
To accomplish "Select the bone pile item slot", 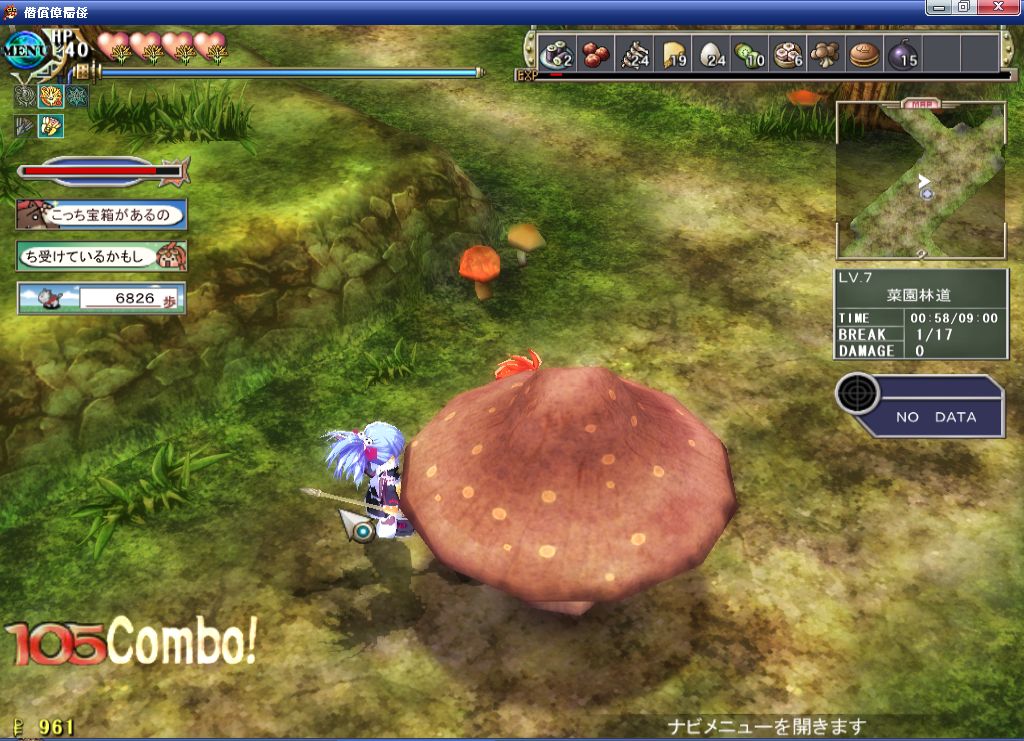I will click(634, 54).
